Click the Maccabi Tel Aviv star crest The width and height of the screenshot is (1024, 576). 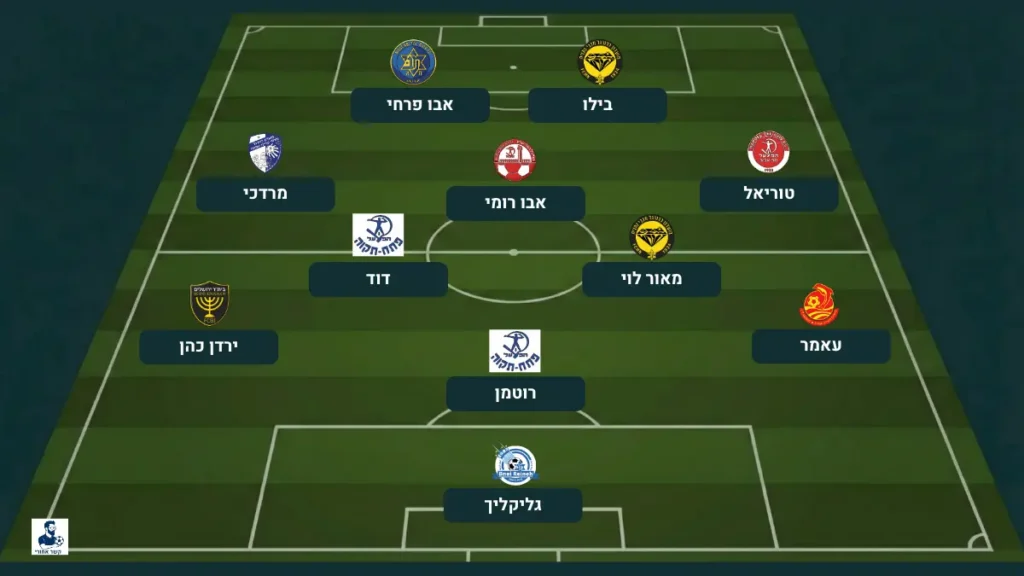[413, 62]
